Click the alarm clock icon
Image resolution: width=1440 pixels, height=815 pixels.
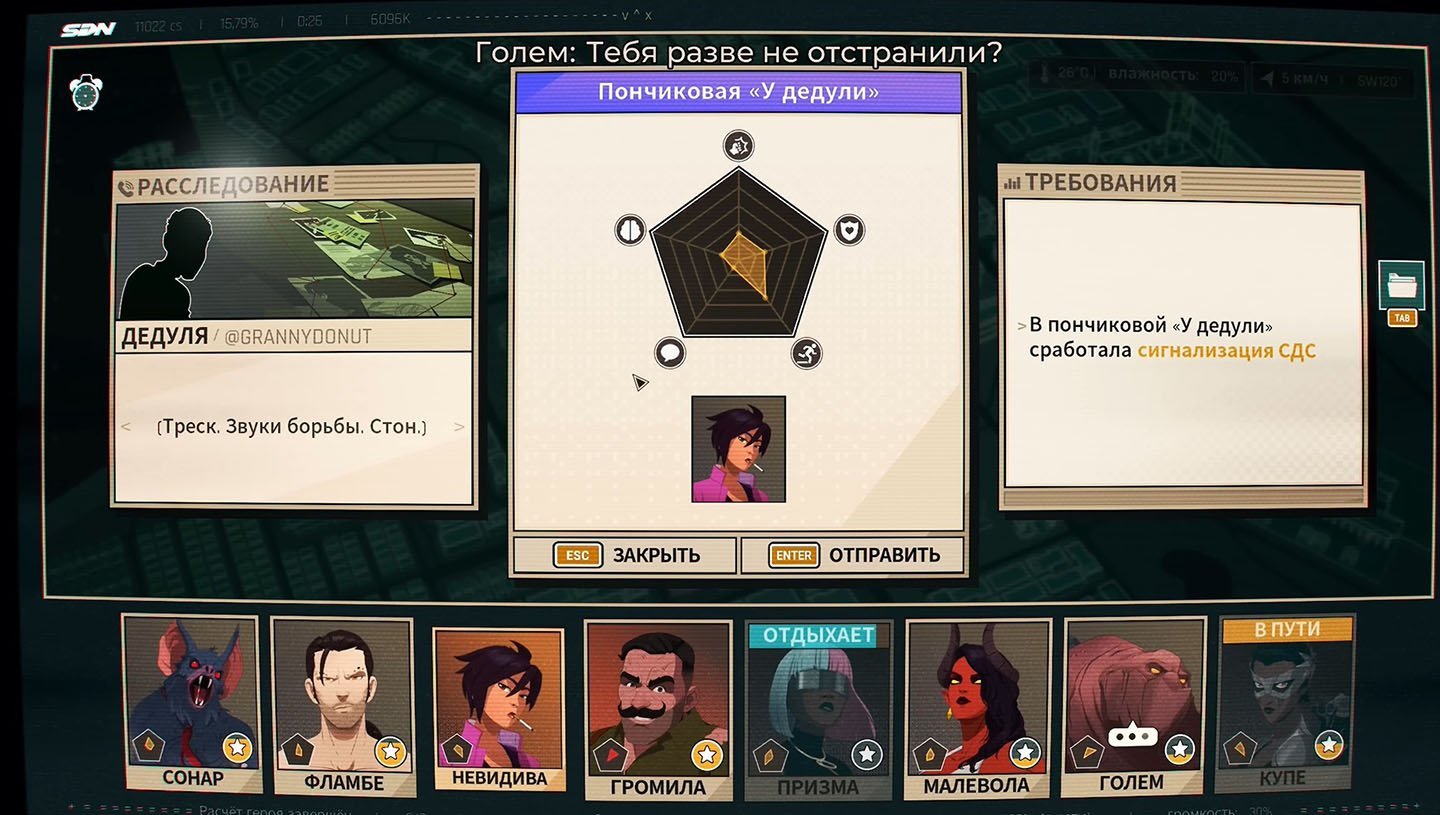point(85,92)
